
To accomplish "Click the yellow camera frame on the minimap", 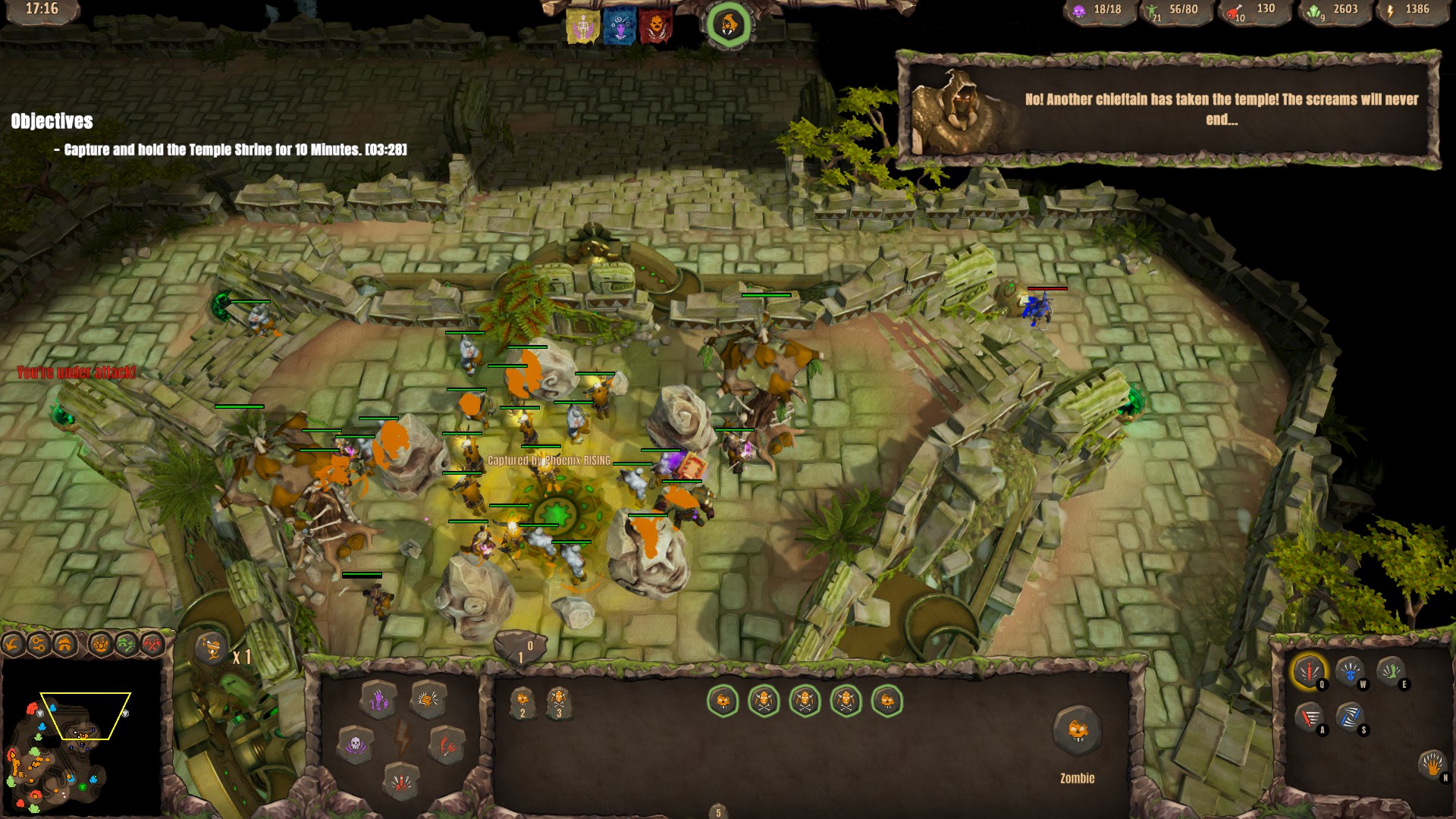I will pos(84,715).
